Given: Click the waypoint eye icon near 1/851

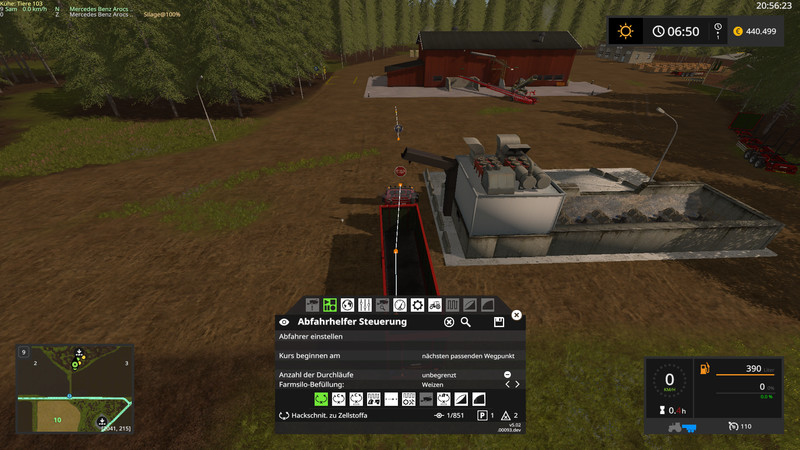Looking at the screenshot, I should pyautogui.click(x=438, y=415).
